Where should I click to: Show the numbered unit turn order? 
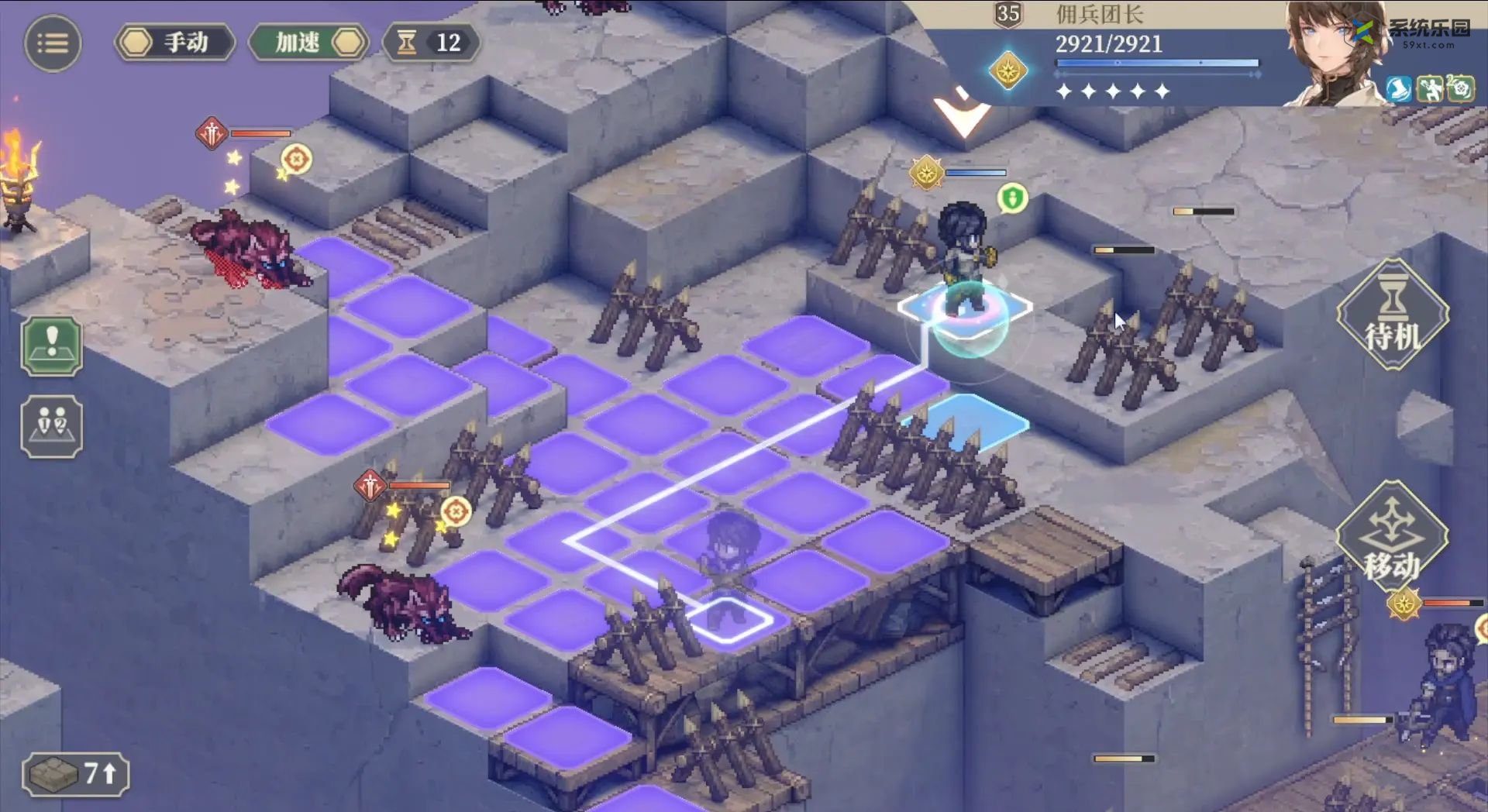tap(52, 426)
